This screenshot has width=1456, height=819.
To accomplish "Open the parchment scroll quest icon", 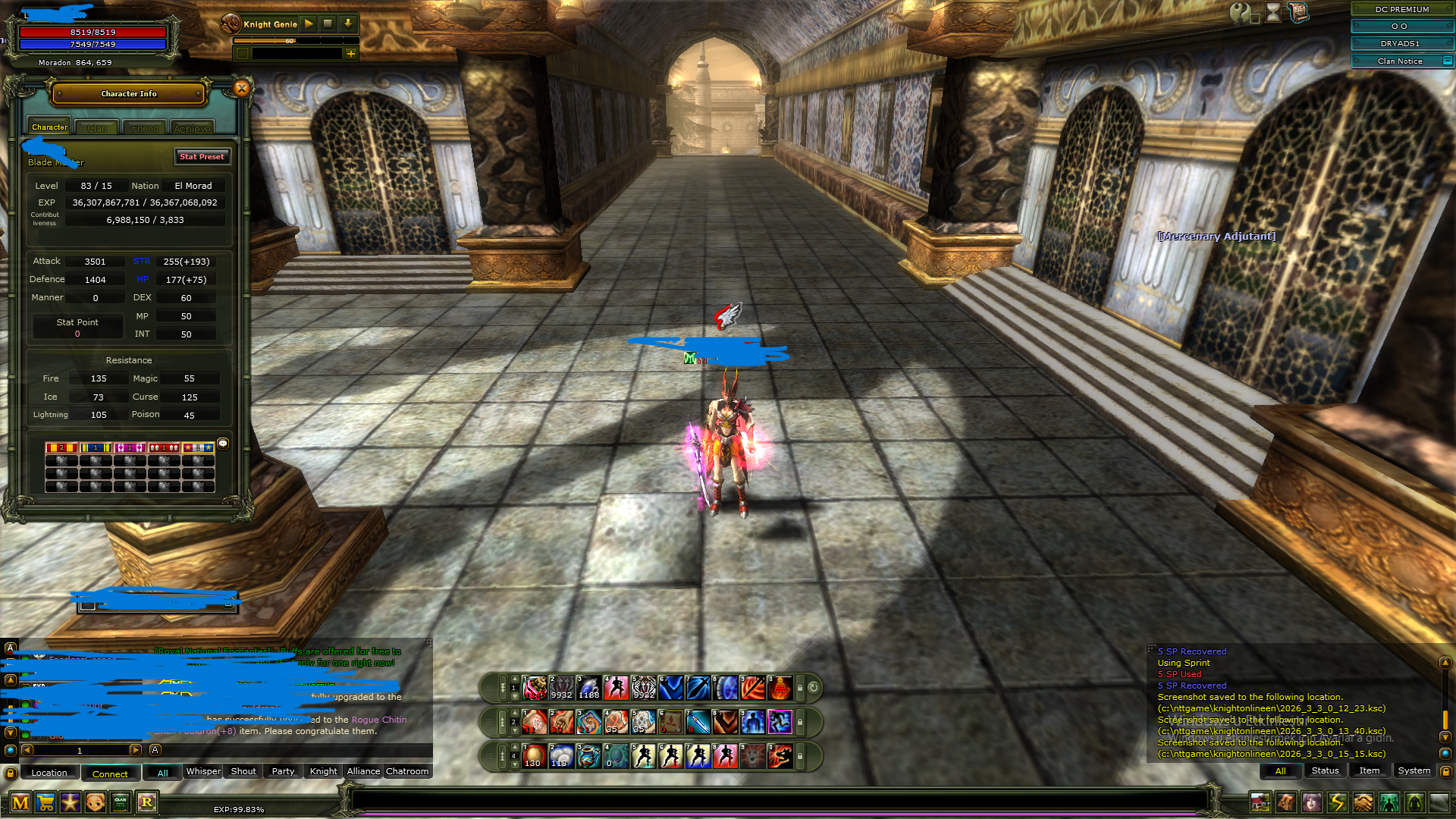I will point(1298,12).
